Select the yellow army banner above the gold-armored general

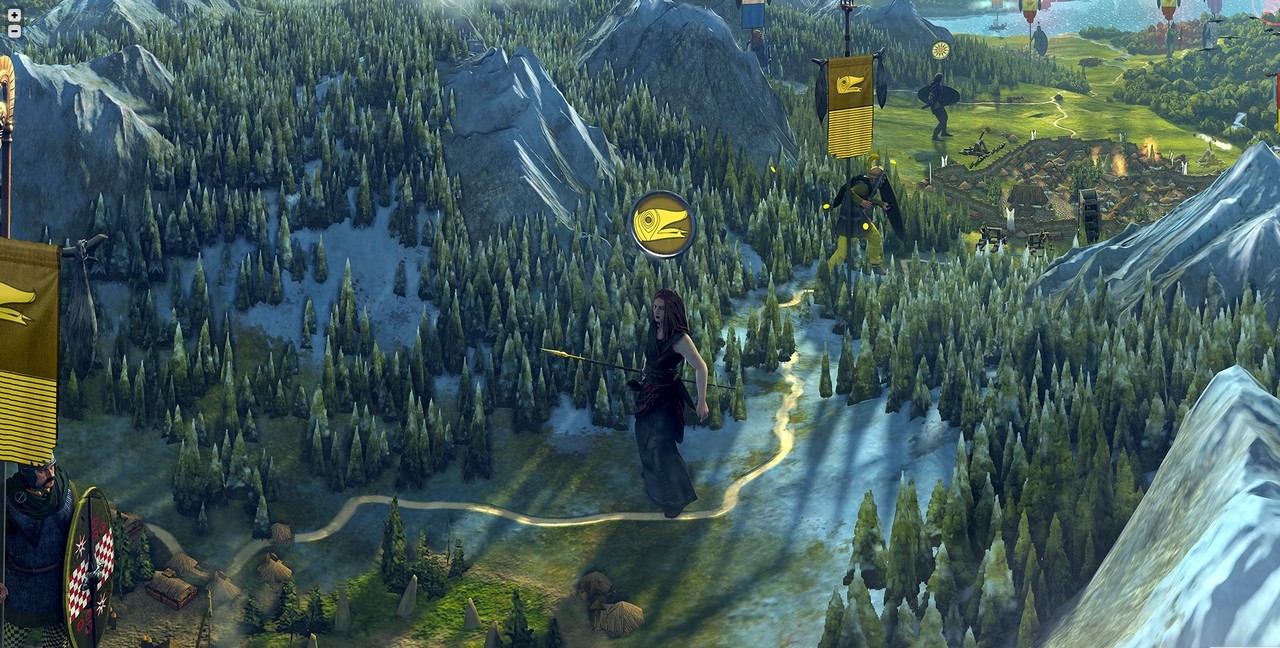click(850, 105)
